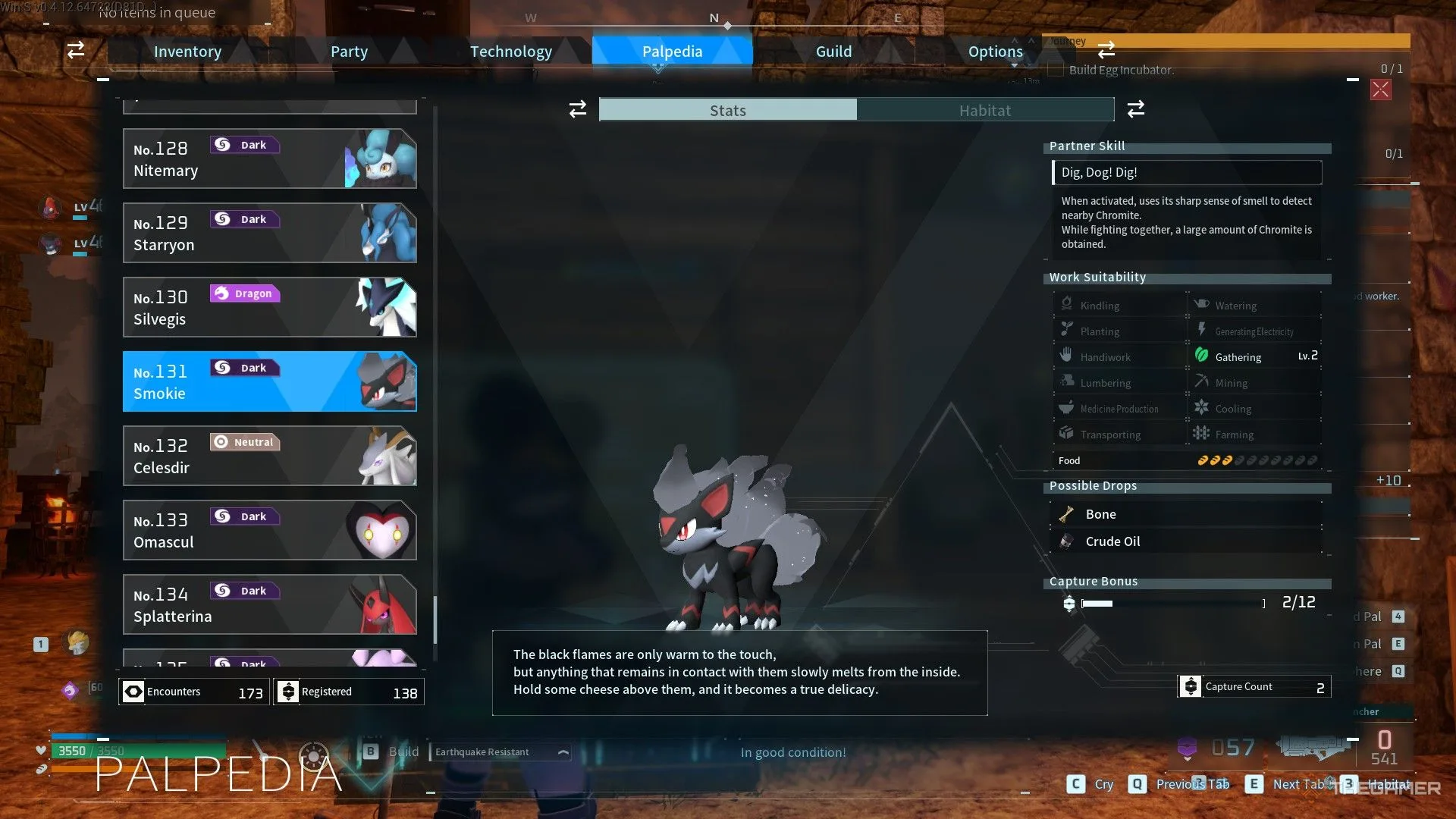
Task: Open No.133 Omascul entry
Action: pos(269,530)
